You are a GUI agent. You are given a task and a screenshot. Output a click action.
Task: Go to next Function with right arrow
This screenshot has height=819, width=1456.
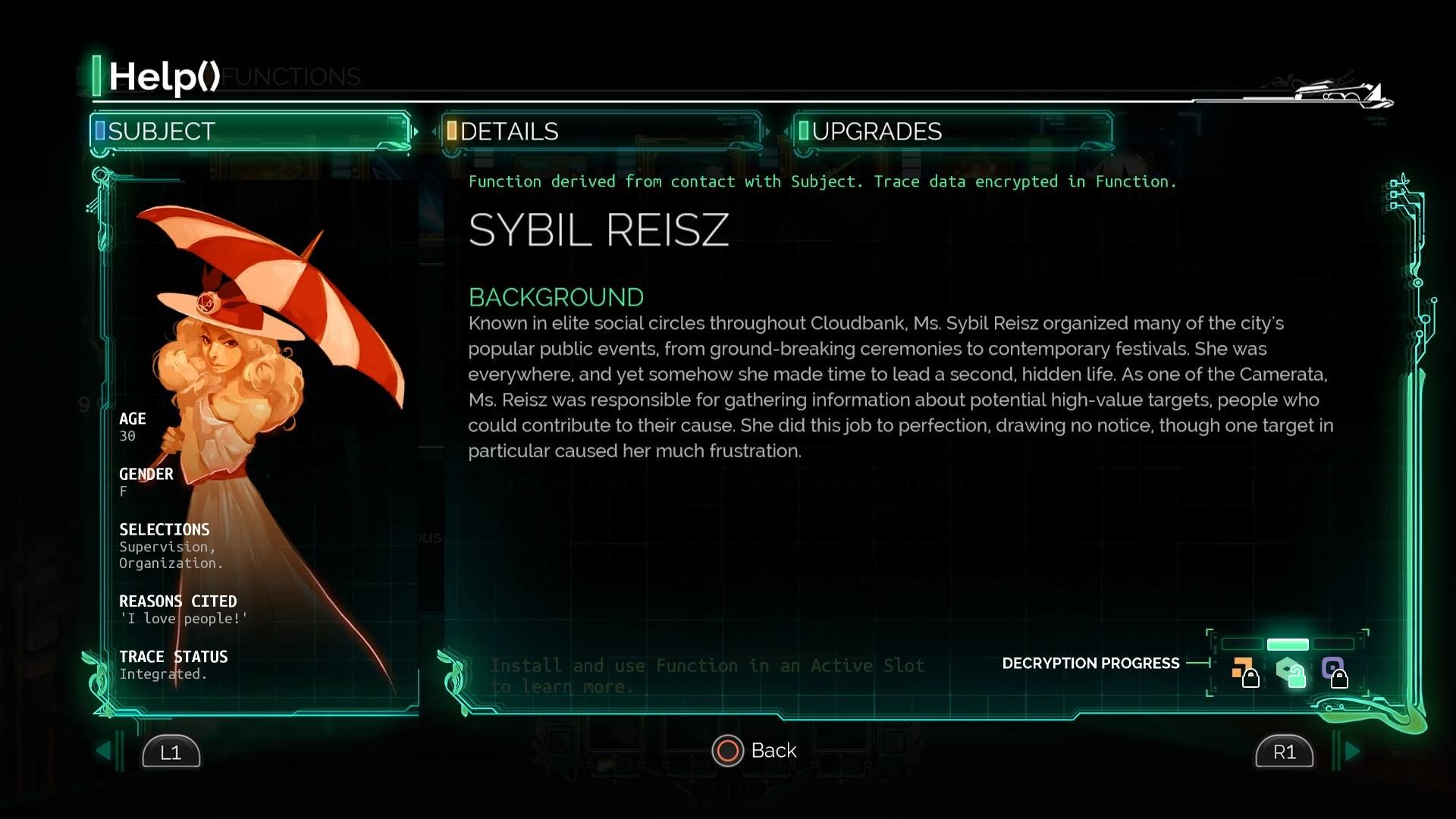[1352, 752]
